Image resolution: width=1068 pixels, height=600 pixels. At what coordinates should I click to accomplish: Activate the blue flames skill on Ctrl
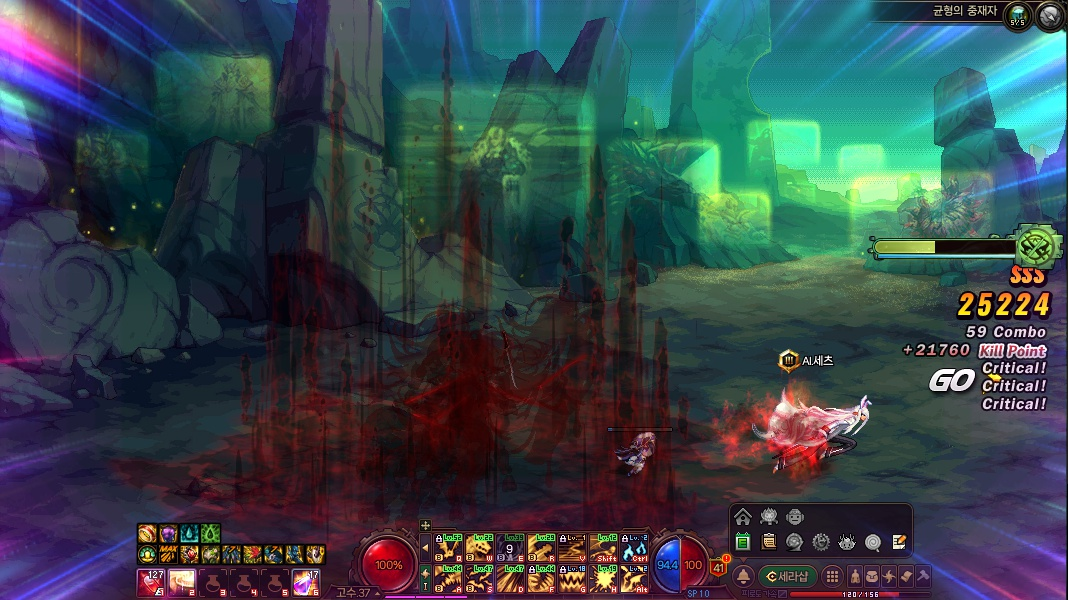[634, 548]
